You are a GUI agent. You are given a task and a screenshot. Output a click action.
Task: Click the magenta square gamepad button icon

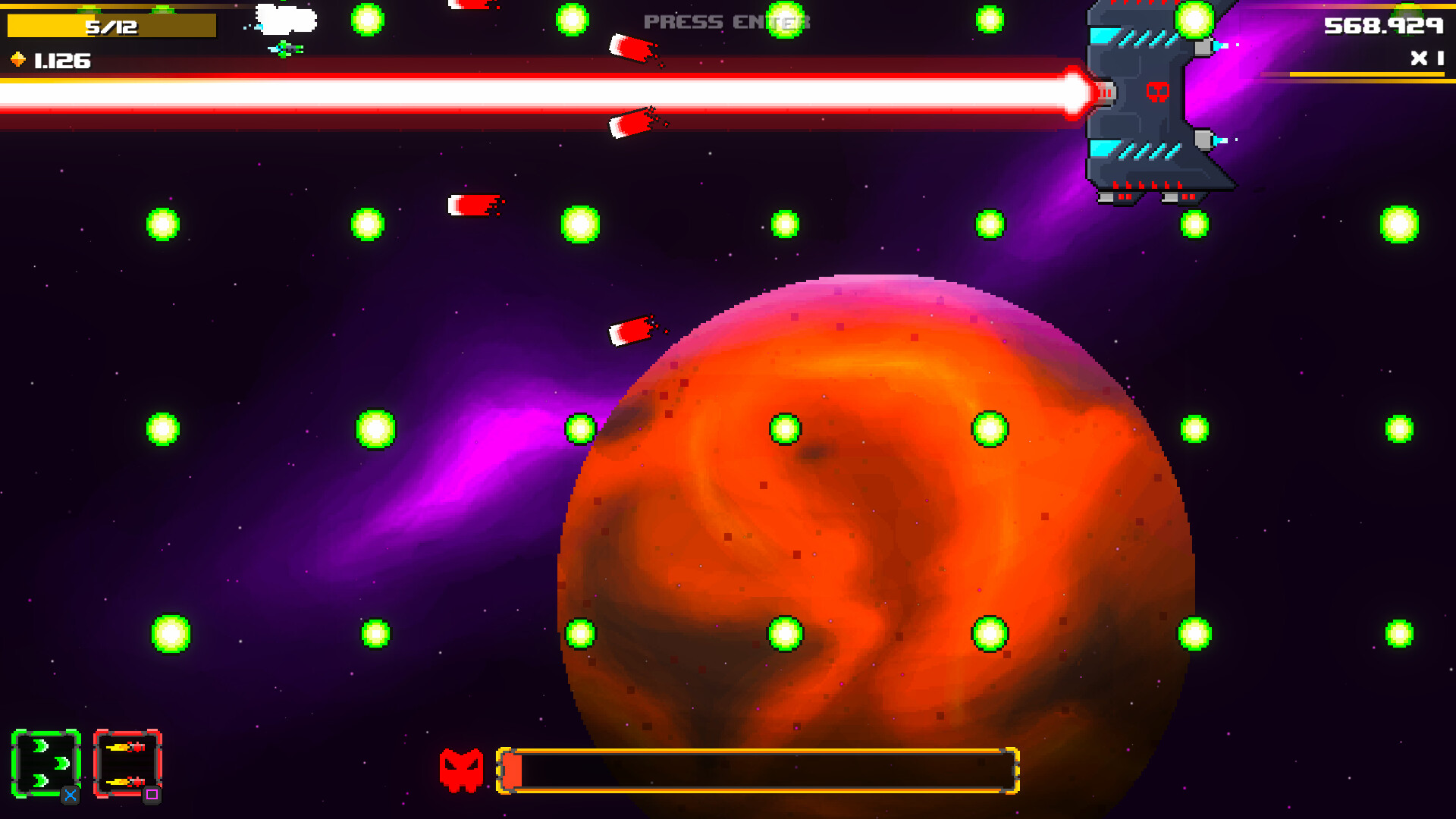click(151, 795)
